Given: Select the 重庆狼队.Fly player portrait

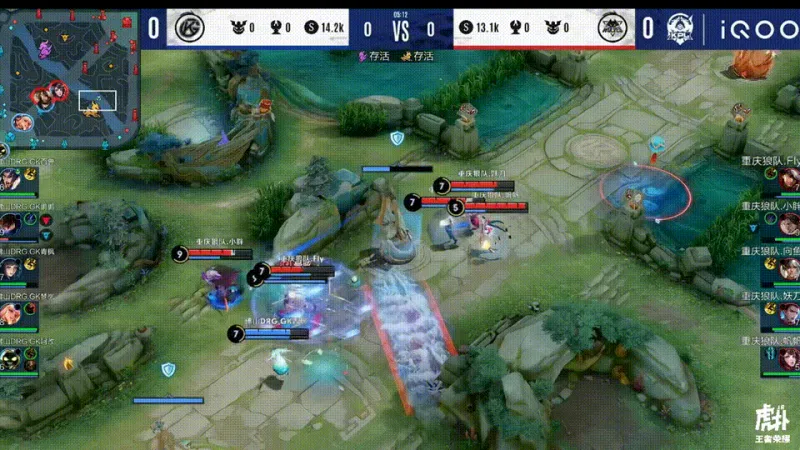Looking at the screenshot, I should tap(788, 180).
